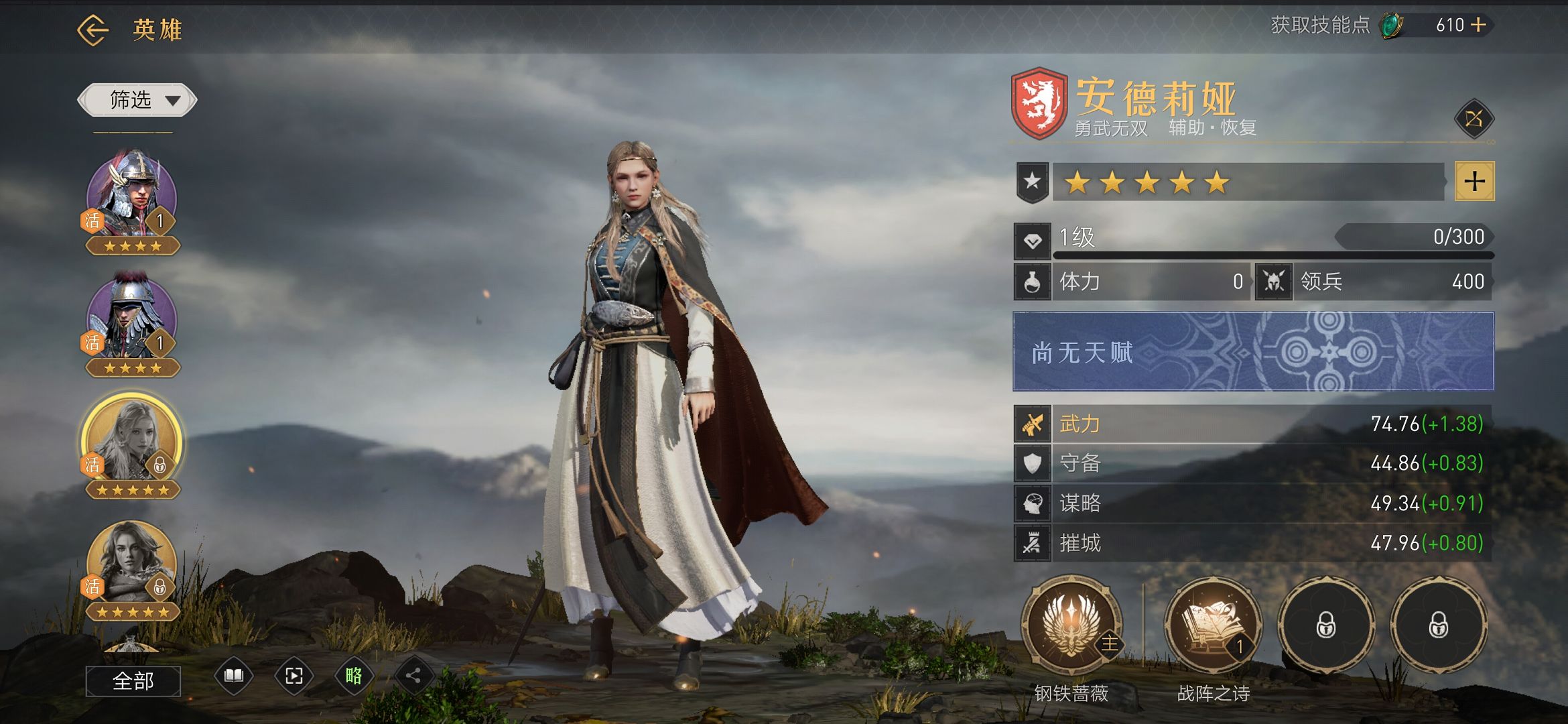Open the 筛选 filter dropdown
The width and height of the screenshot is (1568, 724).
tap(137, 101)
